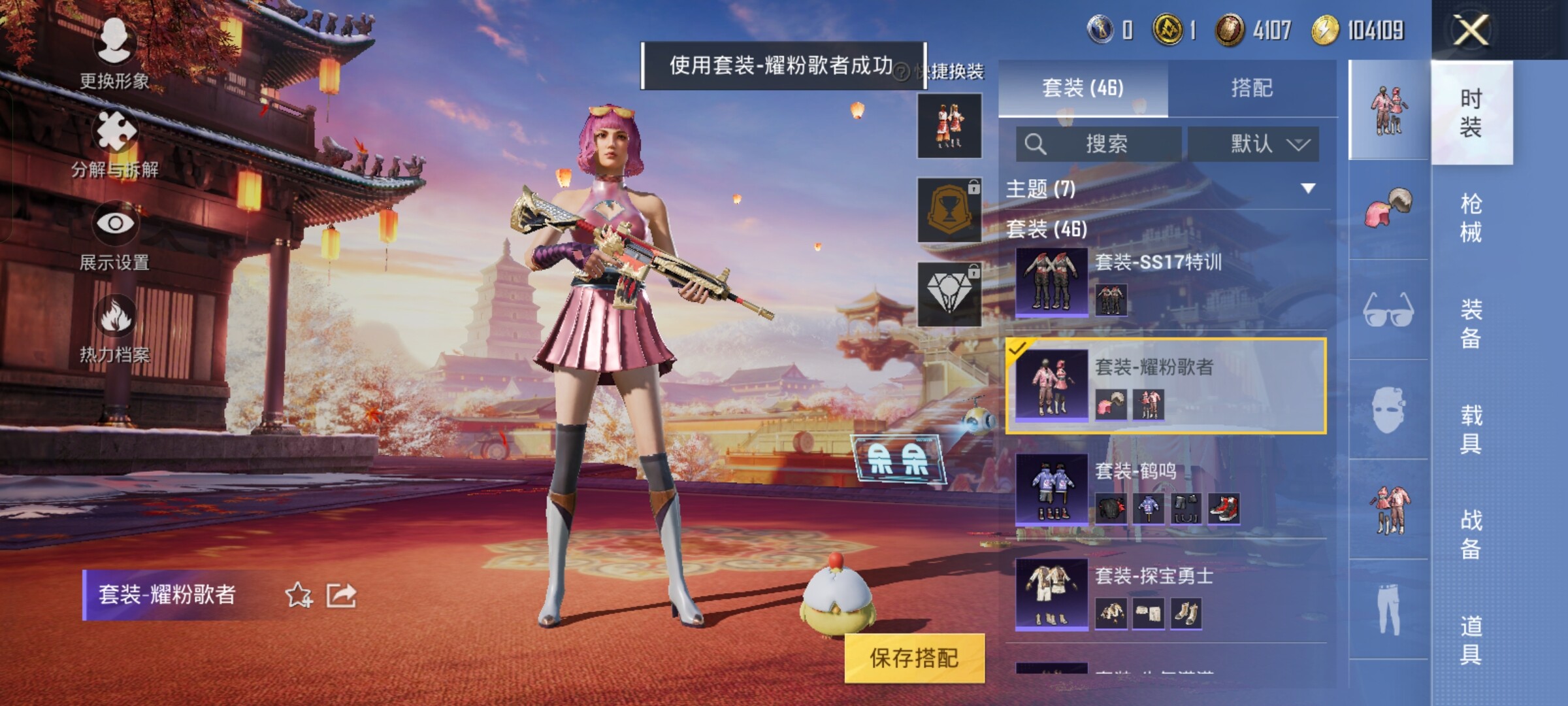1568x706 pixels.
Task: Open 展示设置 display settings
Action: (x=115, y=237)
